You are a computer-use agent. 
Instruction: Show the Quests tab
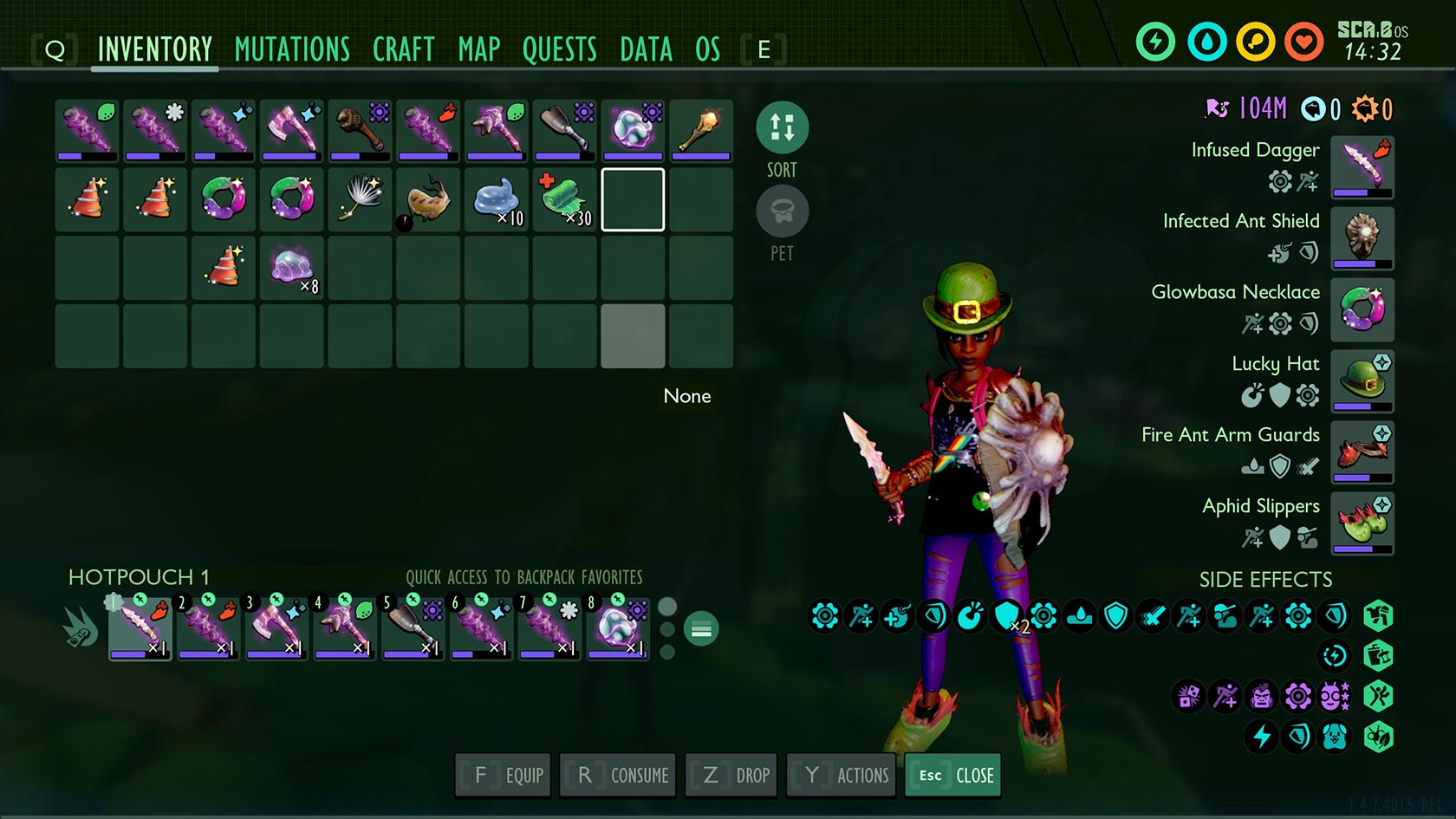tap(559, 49)
